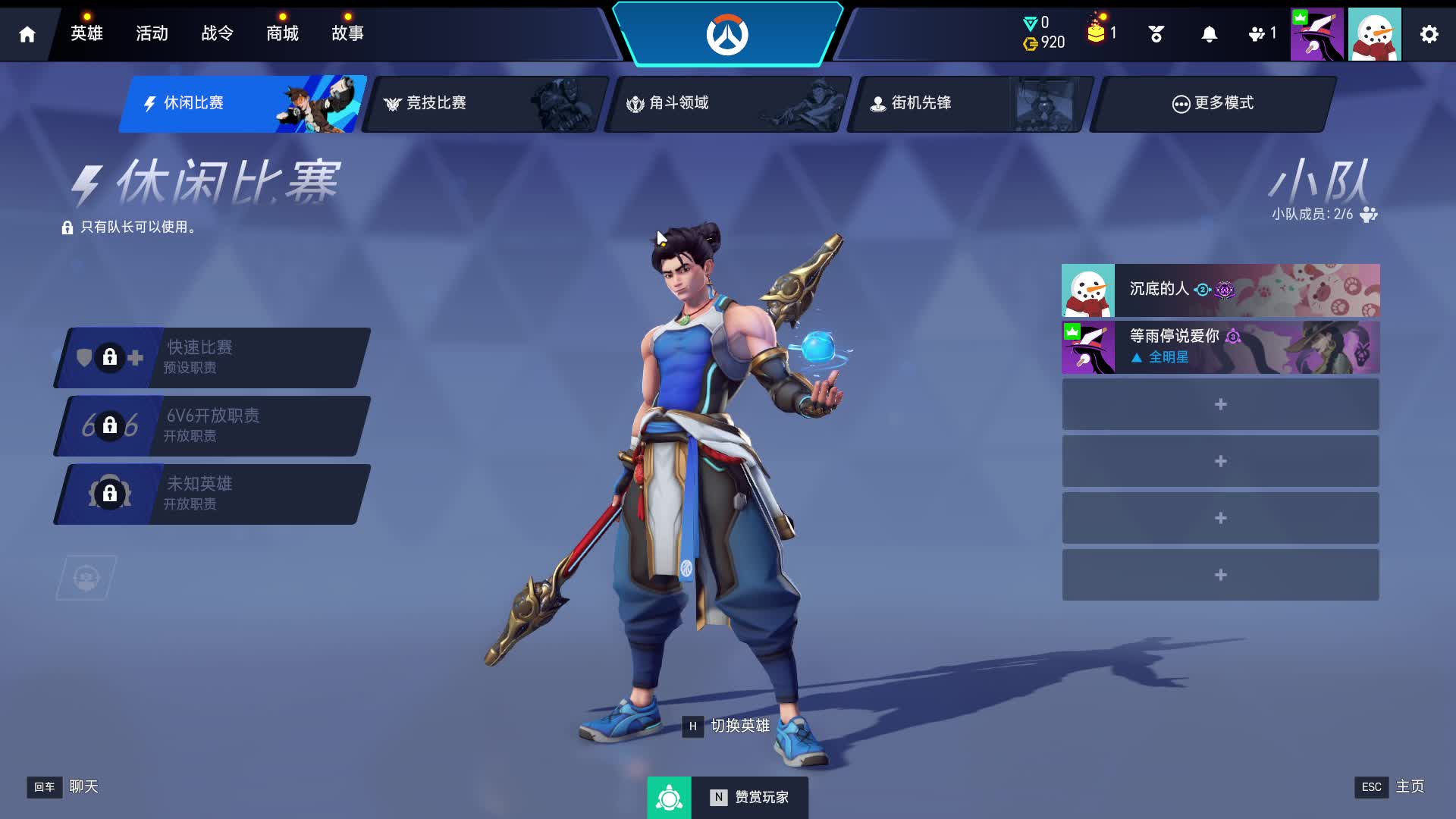This screenshot has width=1456, height=819.
Task: Select party member 等雨停说爱你
Action: [1220, 347]
